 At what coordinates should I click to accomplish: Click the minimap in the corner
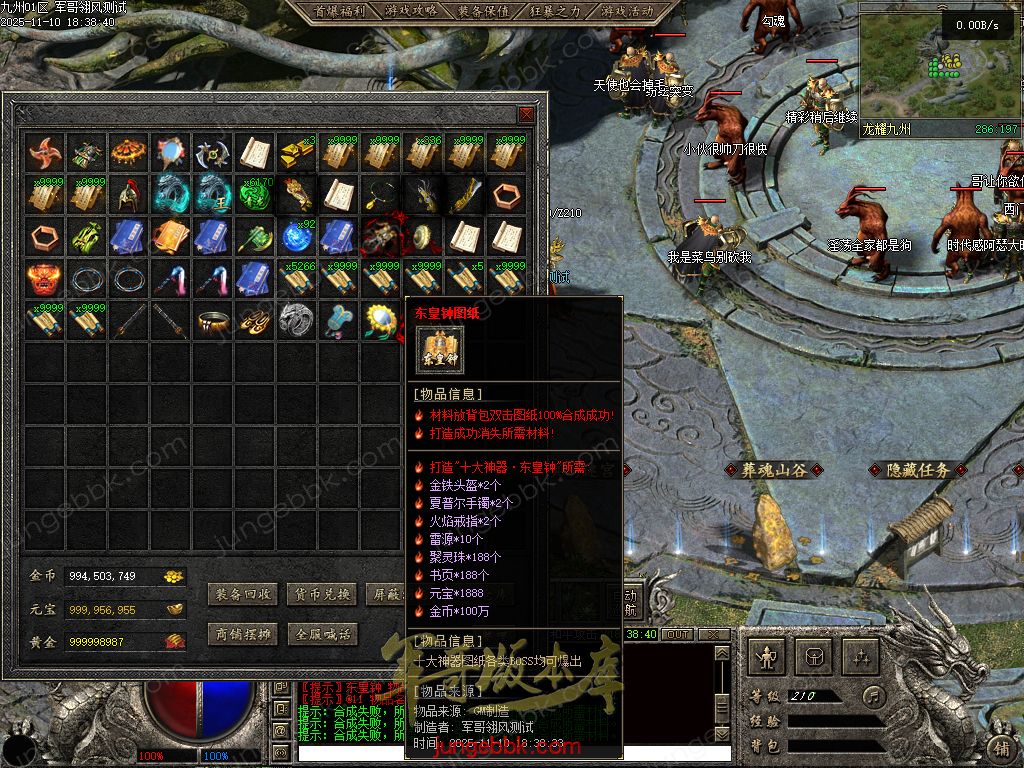pyautogui.click(x=939, y=70)
